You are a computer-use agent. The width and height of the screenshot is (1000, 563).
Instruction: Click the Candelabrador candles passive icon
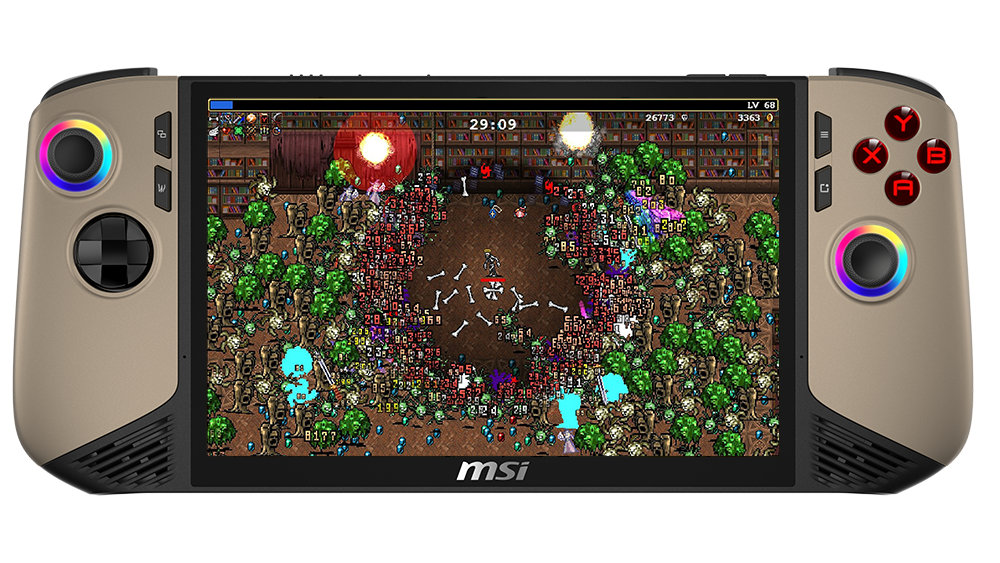point(264,131)
